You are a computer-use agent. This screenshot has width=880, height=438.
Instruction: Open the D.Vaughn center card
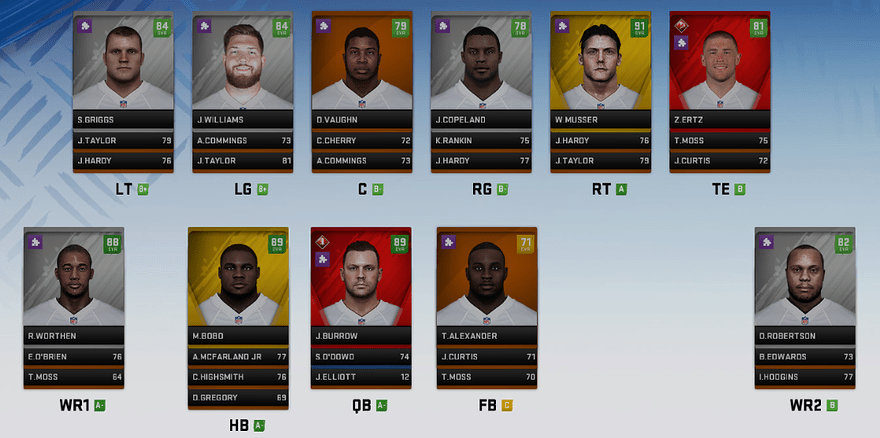[x=361, y=70]
